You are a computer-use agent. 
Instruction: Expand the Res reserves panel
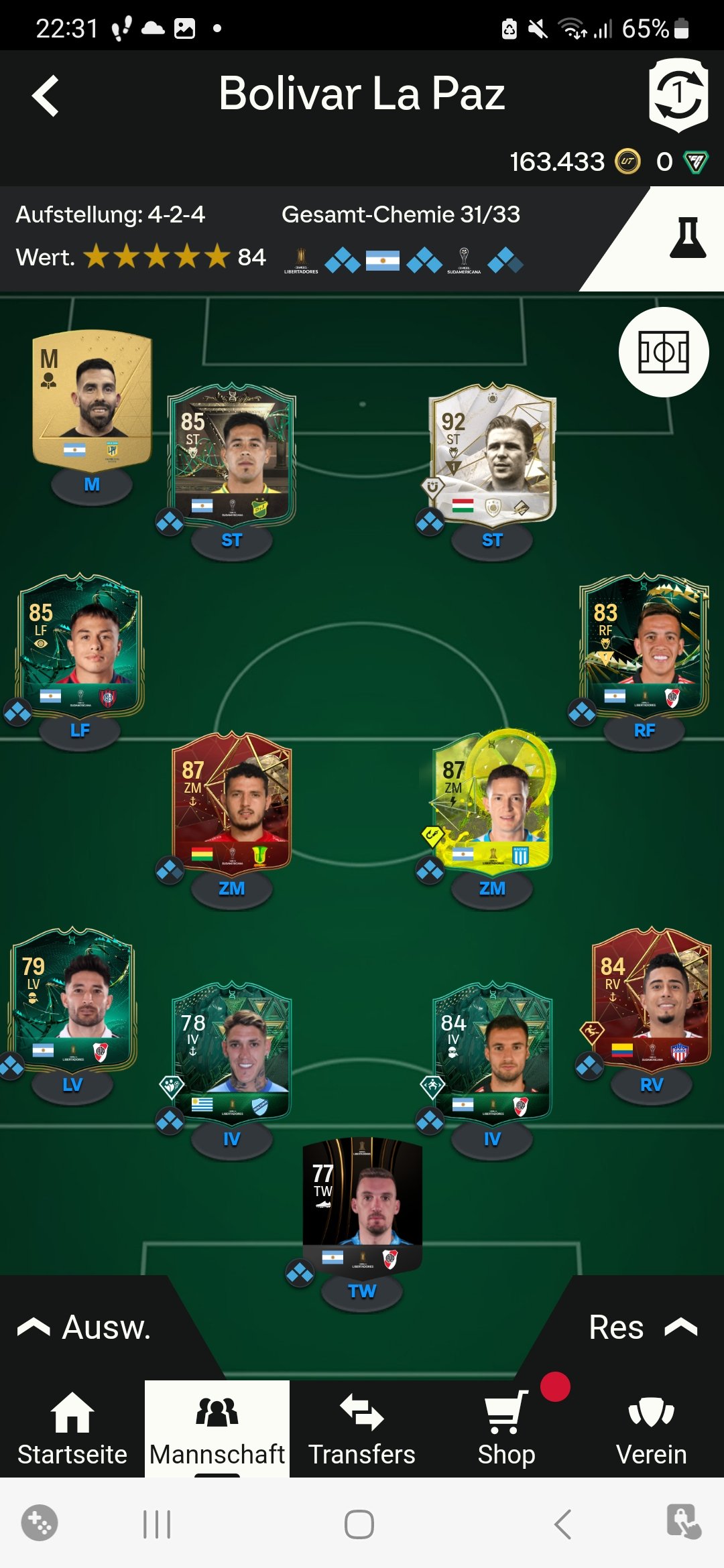click(x=642, y=1327)
